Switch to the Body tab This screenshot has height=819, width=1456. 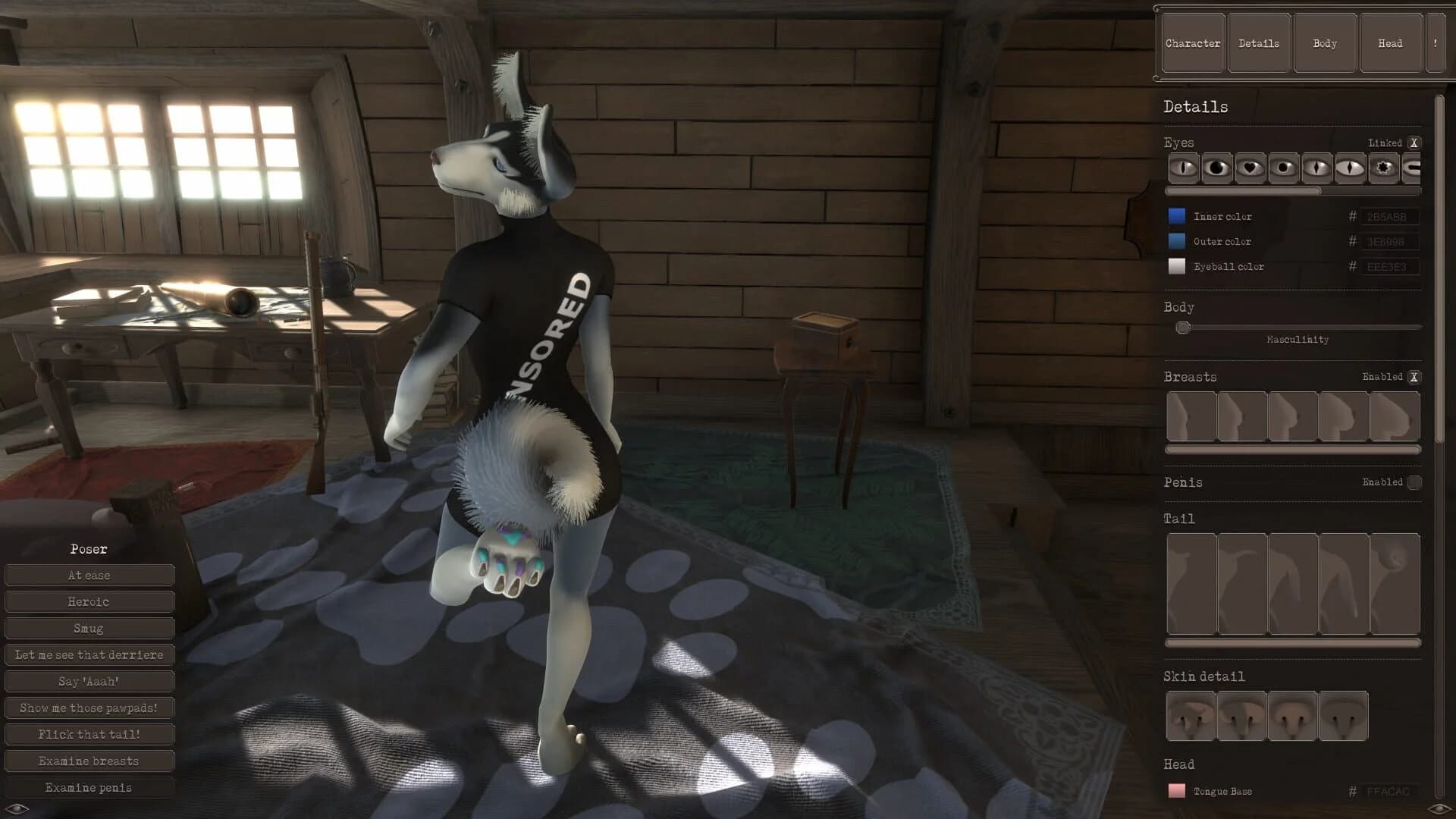(1324, 42)
